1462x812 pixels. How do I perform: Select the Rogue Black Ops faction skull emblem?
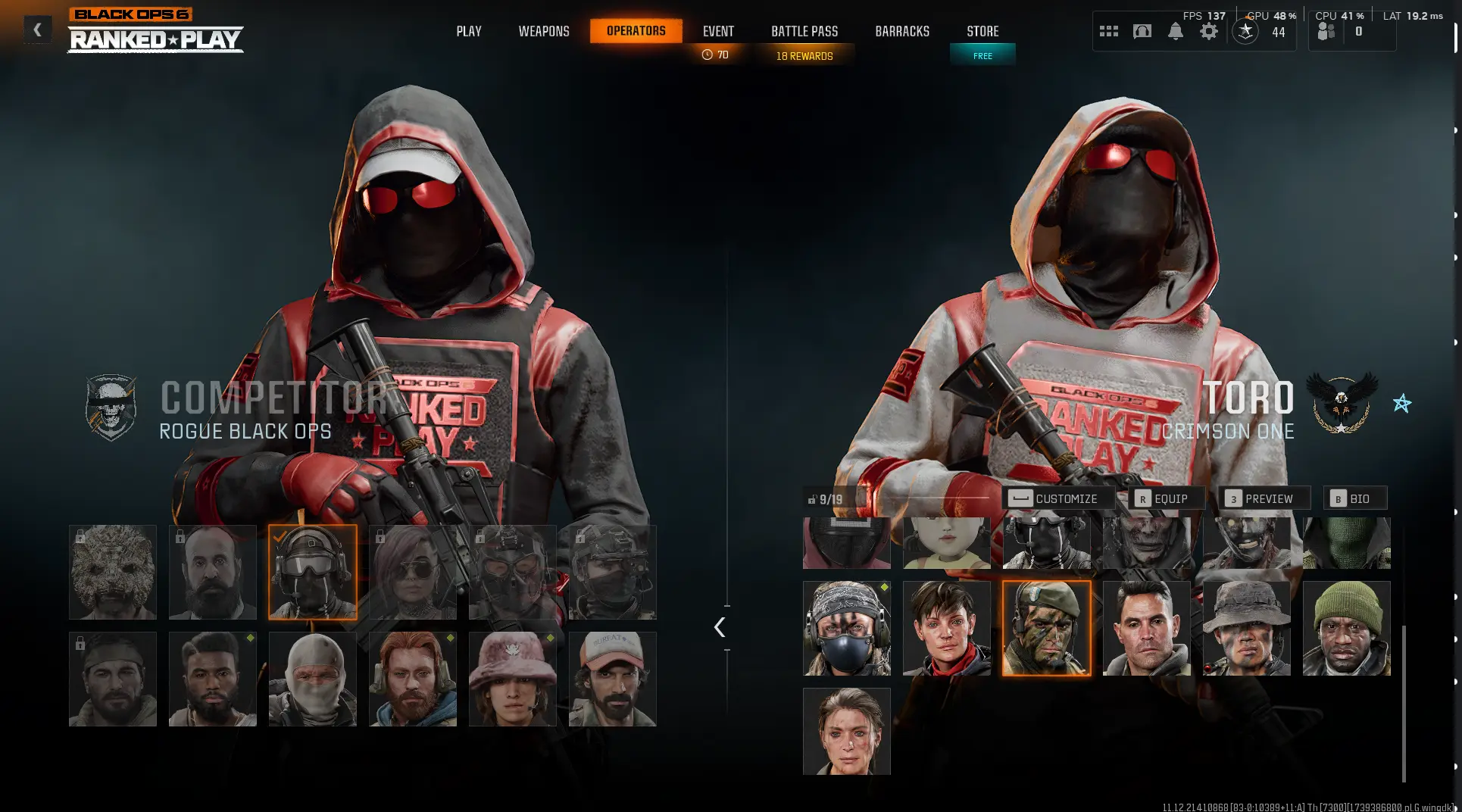click(x=111, y=407)
